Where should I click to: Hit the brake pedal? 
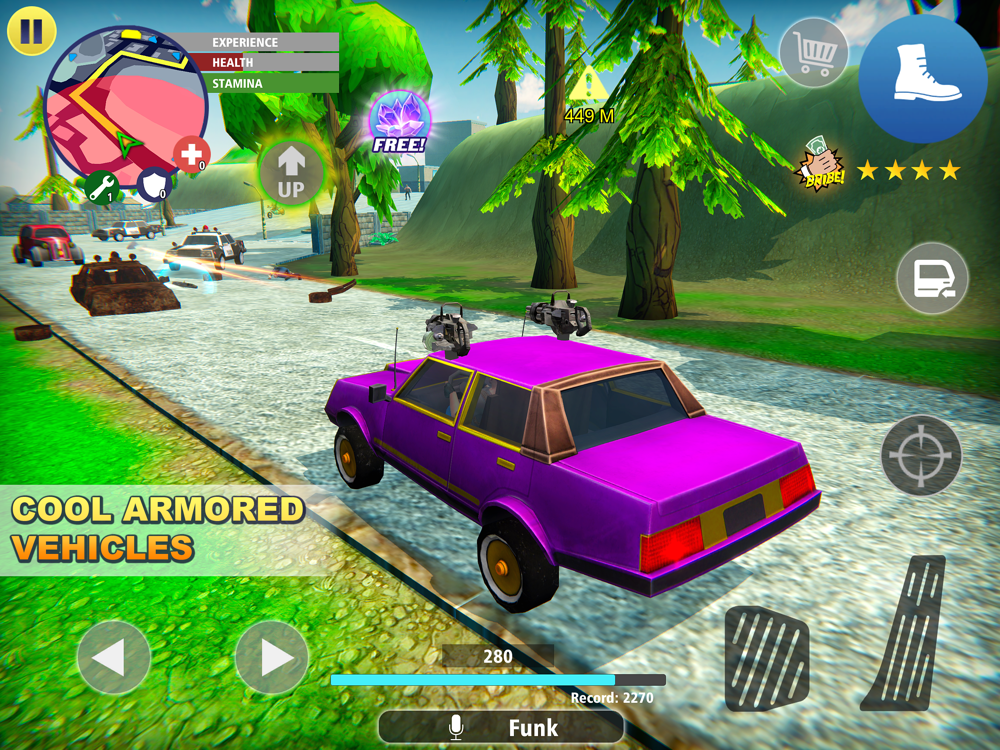tap(766, 657)
